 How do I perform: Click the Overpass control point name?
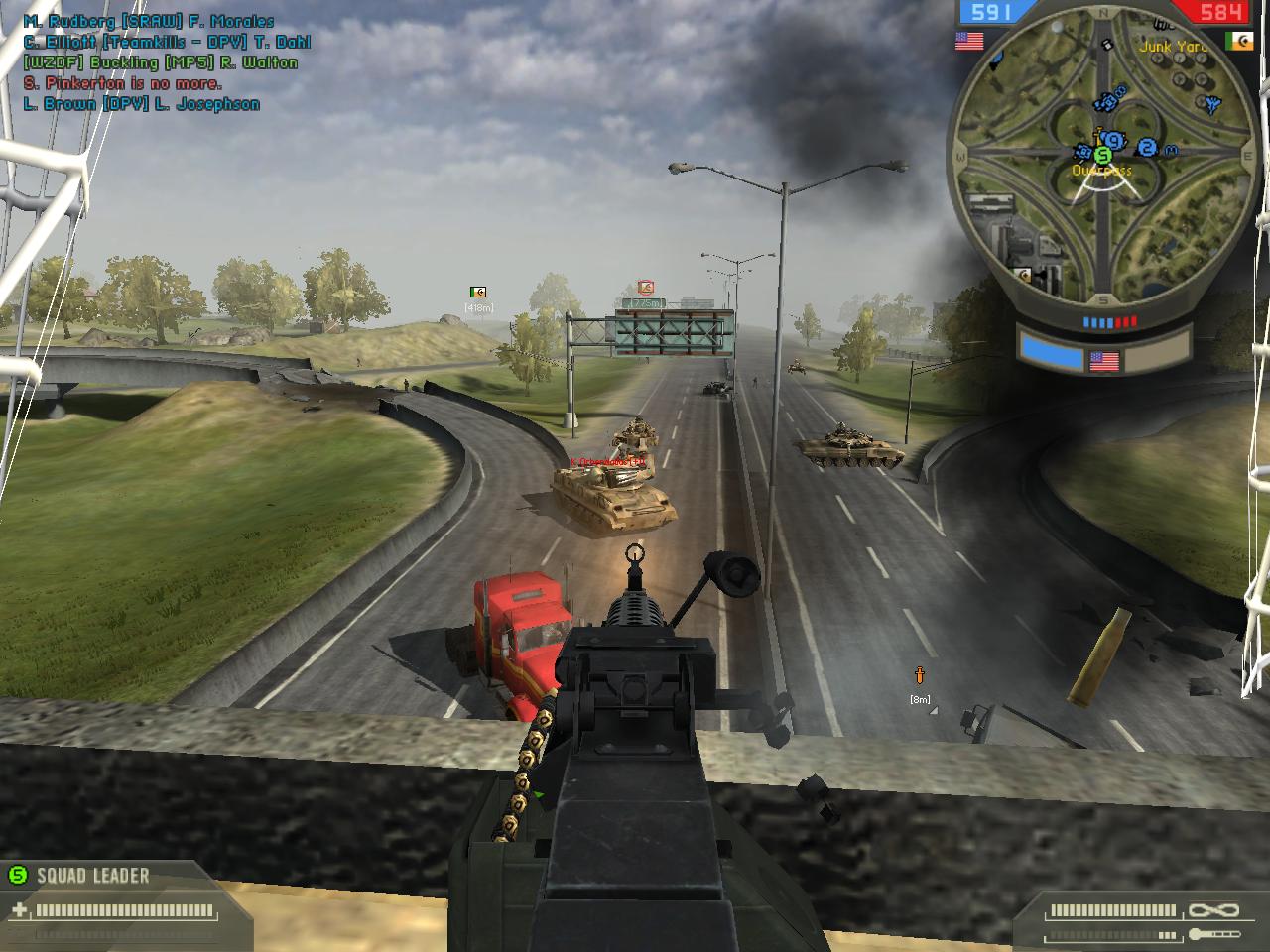[x=1101, y=171]
